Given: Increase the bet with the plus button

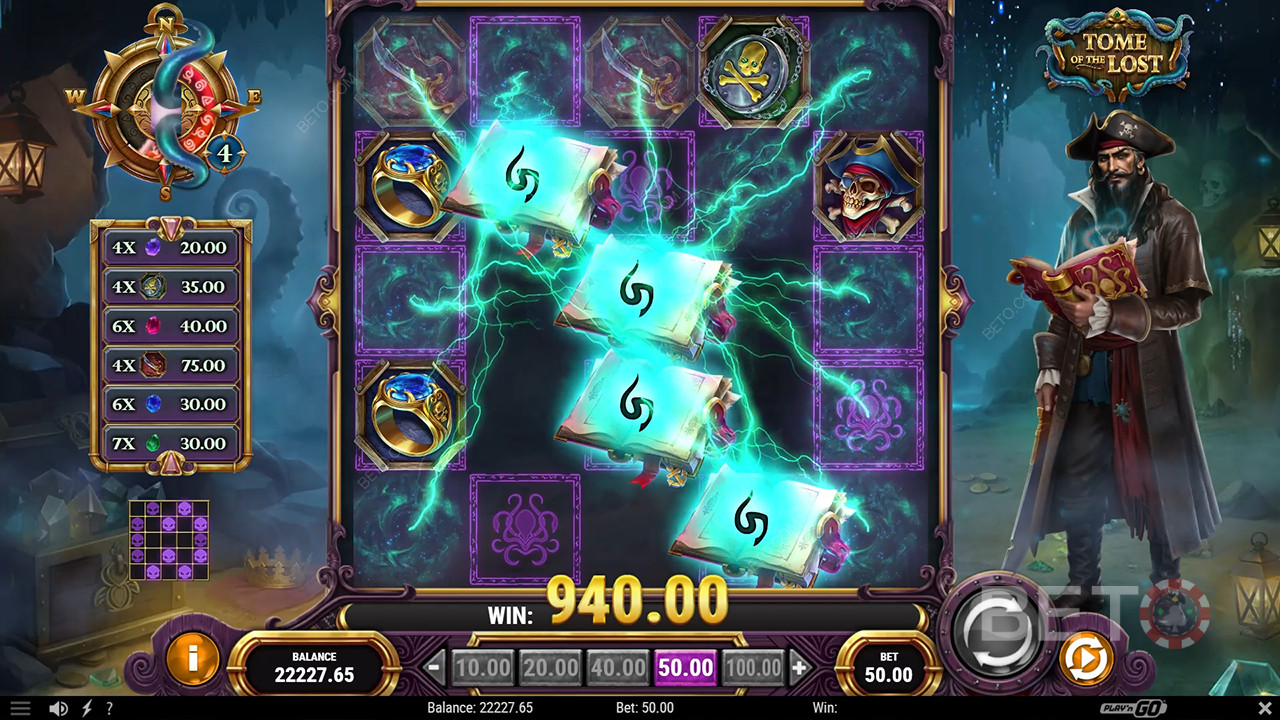Looking at the screenshot, I should (x=799, y=667).
